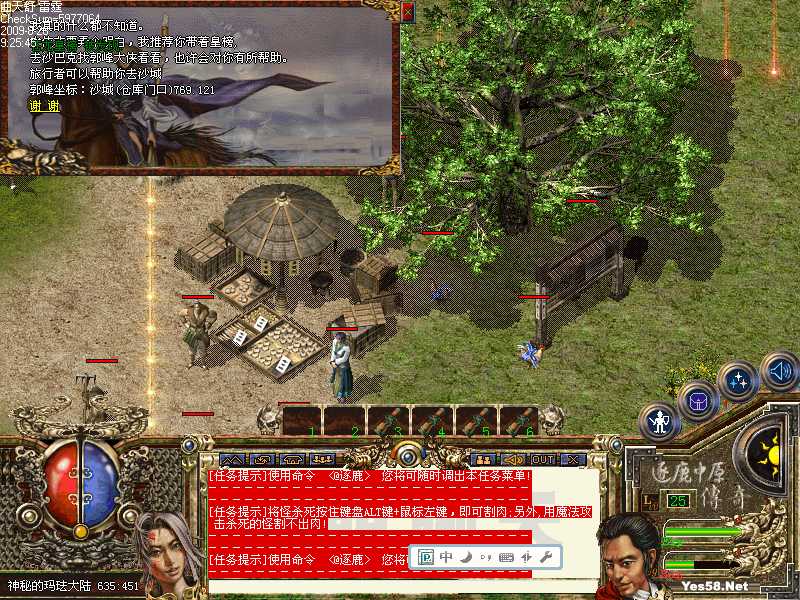The width and height of the screenshot is (800, 600).
Task: Click the mountain icon chat button
Action: (x=232, y=459)
